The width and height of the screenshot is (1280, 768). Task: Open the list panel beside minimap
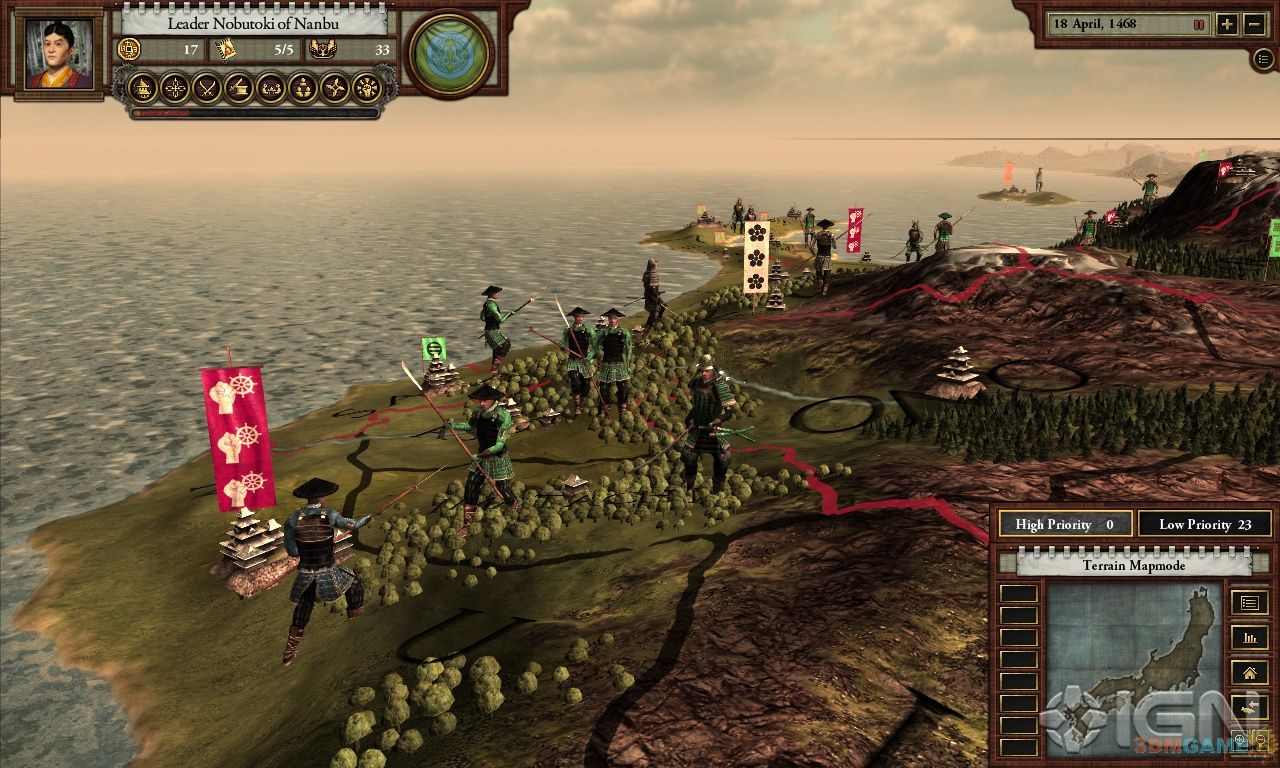point(1249,602)
